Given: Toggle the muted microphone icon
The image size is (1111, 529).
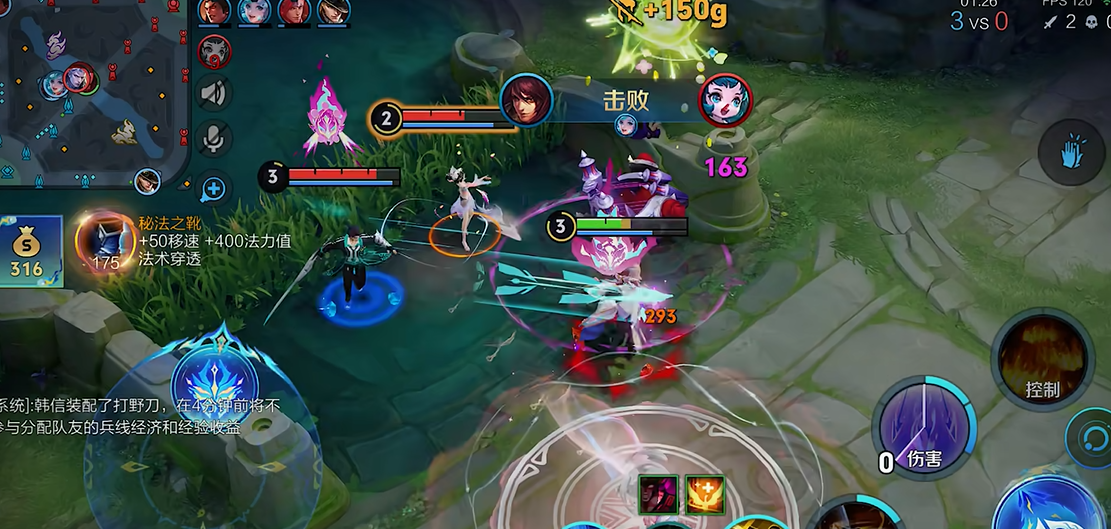Looking at the screenshot, I should click(x=214, y=139).
